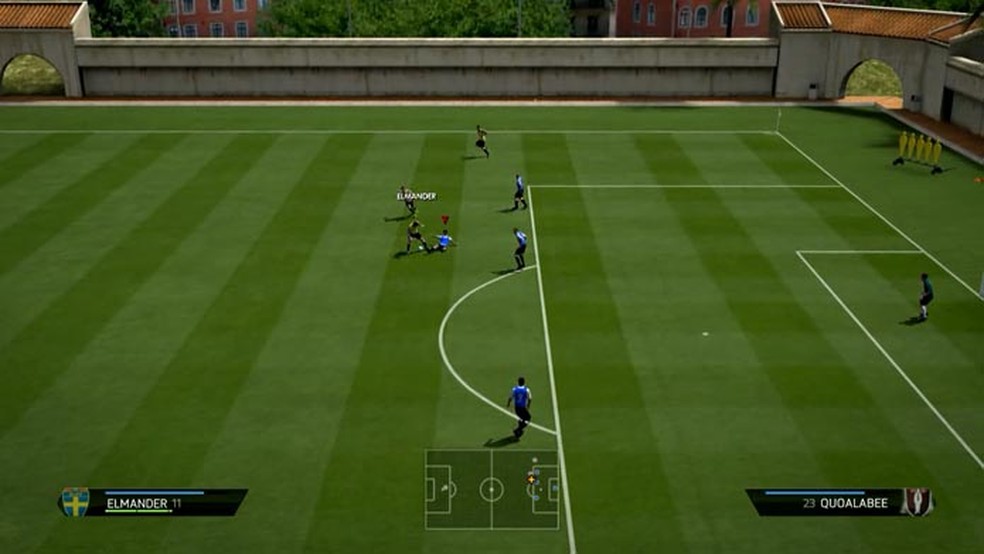Click the pitch radar minimap
Image resolution: width=984 pixels, height=554 pixels.
pyautogui.click(x=491, y=489)
